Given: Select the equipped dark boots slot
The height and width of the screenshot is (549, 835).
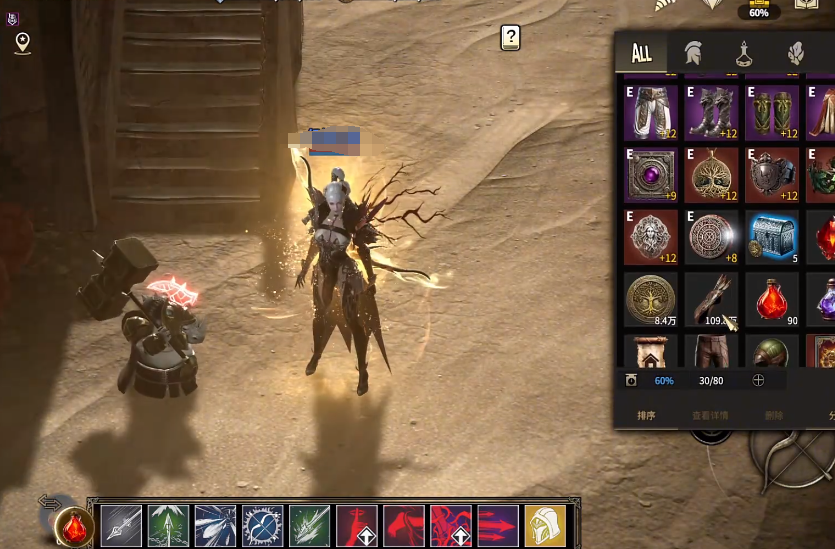Looking at the screenshot, I should (x=712, y=112).
